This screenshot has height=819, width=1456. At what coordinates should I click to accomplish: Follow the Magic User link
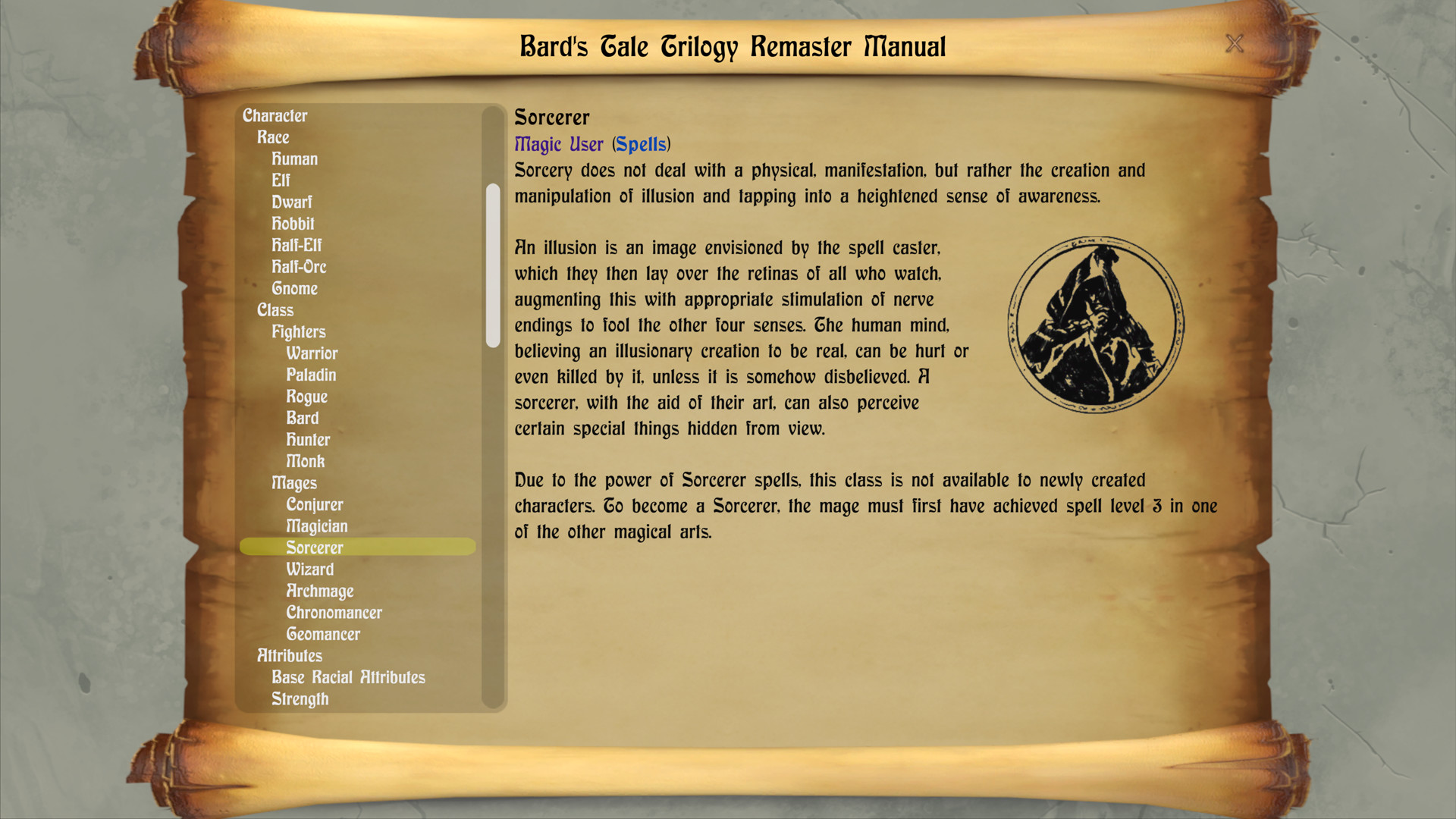click(x=558, y=144)
